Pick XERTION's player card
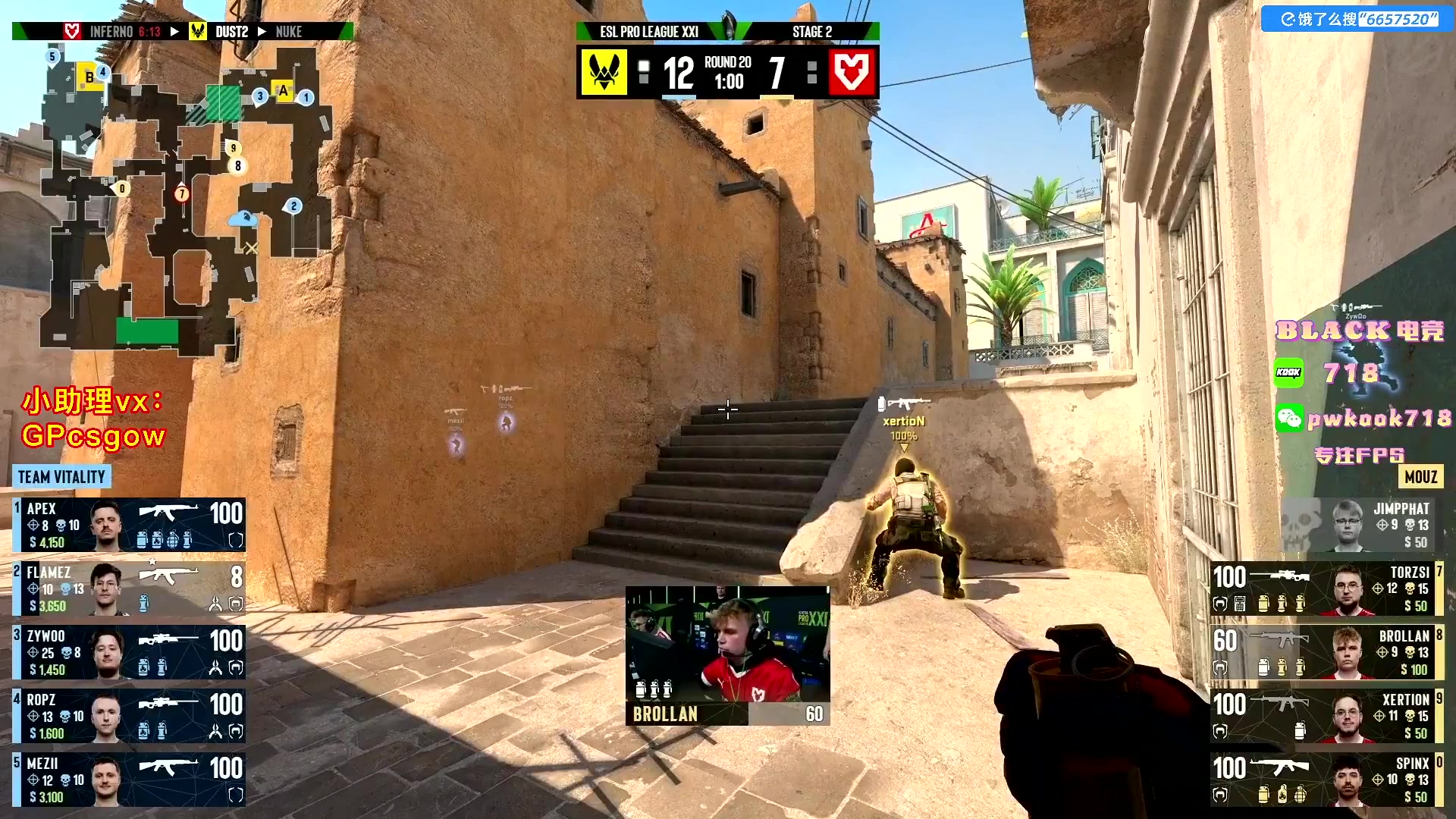Screen dimensions: 1456x819 tap(1326, 716)
